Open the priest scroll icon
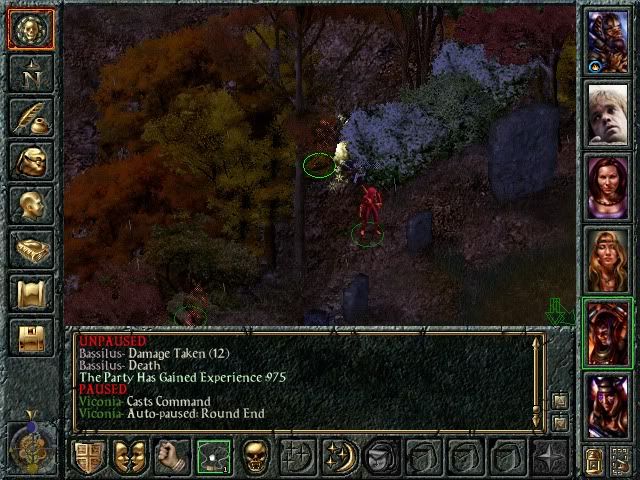 [x=30, y=293]
